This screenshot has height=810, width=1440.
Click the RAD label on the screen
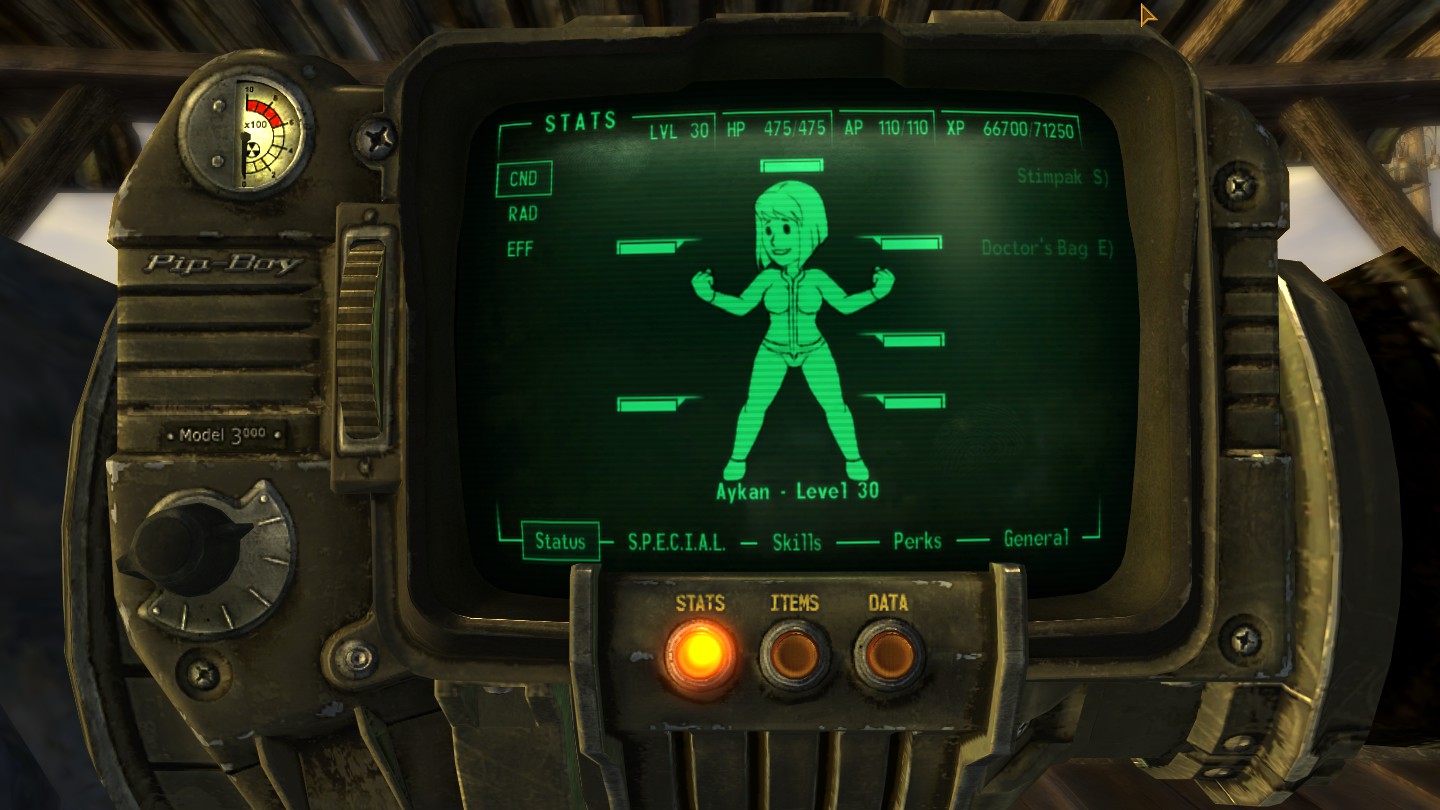[523, 213]
